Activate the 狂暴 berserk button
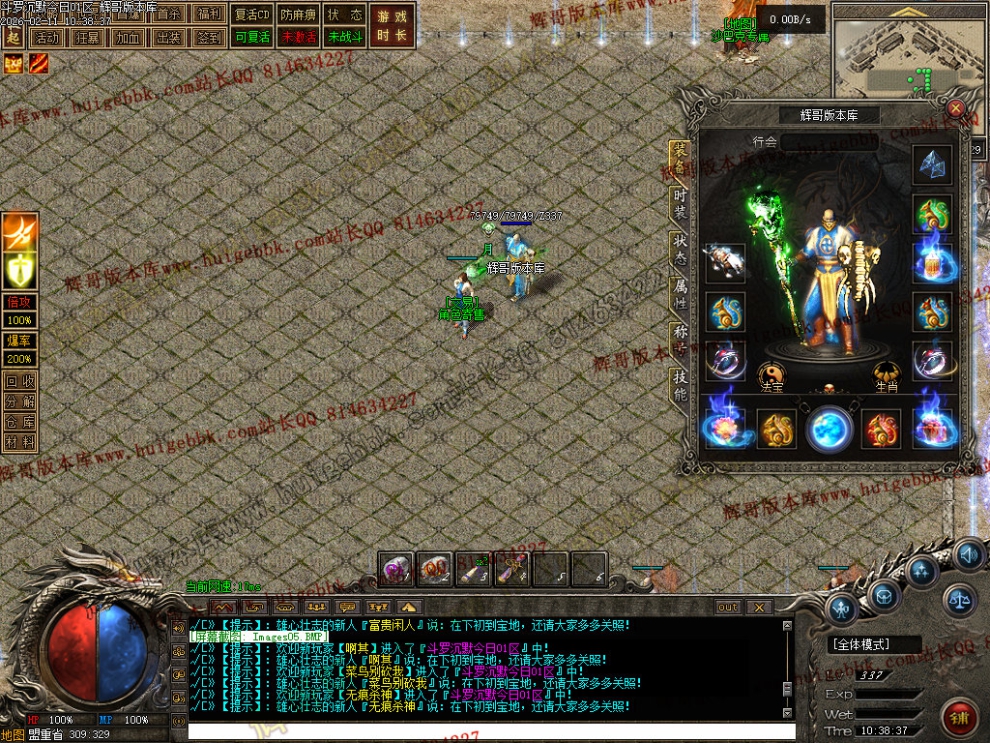 [87, 37]
